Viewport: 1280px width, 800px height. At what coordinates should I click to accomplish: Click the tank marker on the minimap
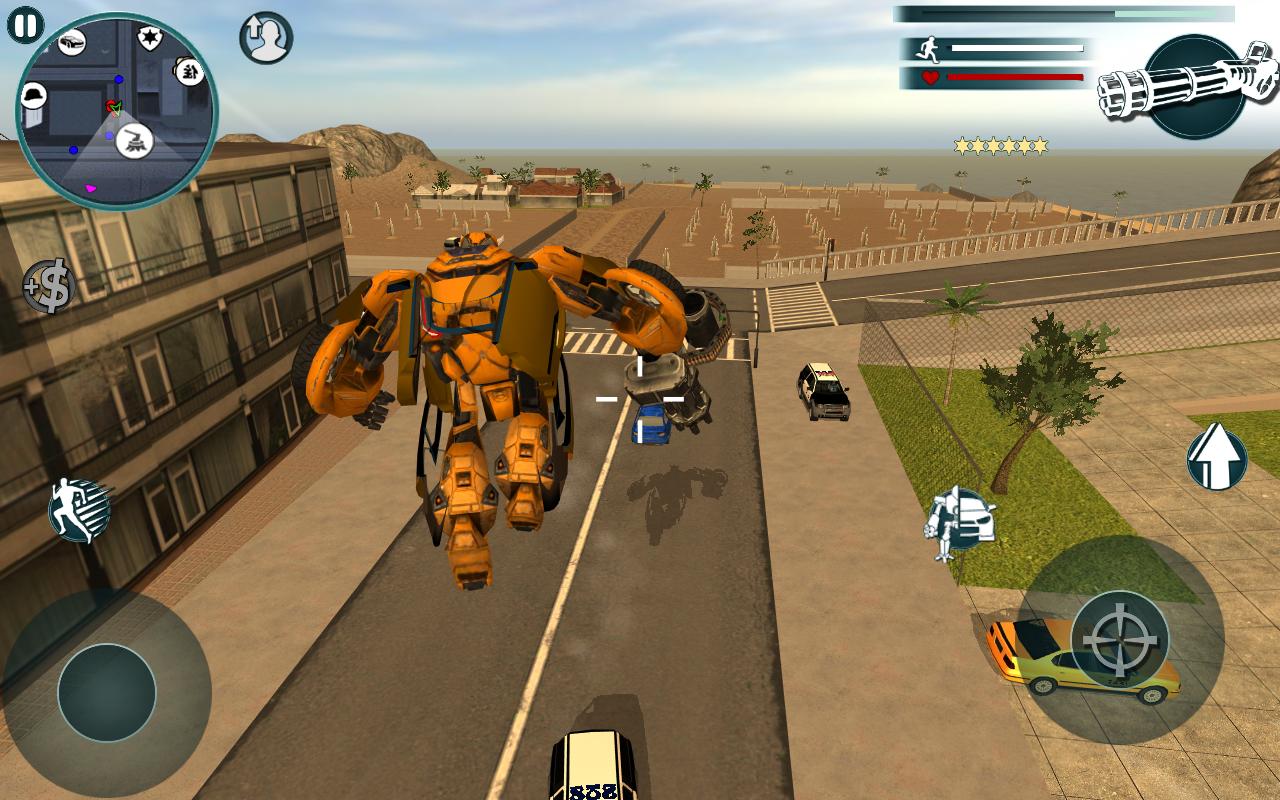click(135, 141)
